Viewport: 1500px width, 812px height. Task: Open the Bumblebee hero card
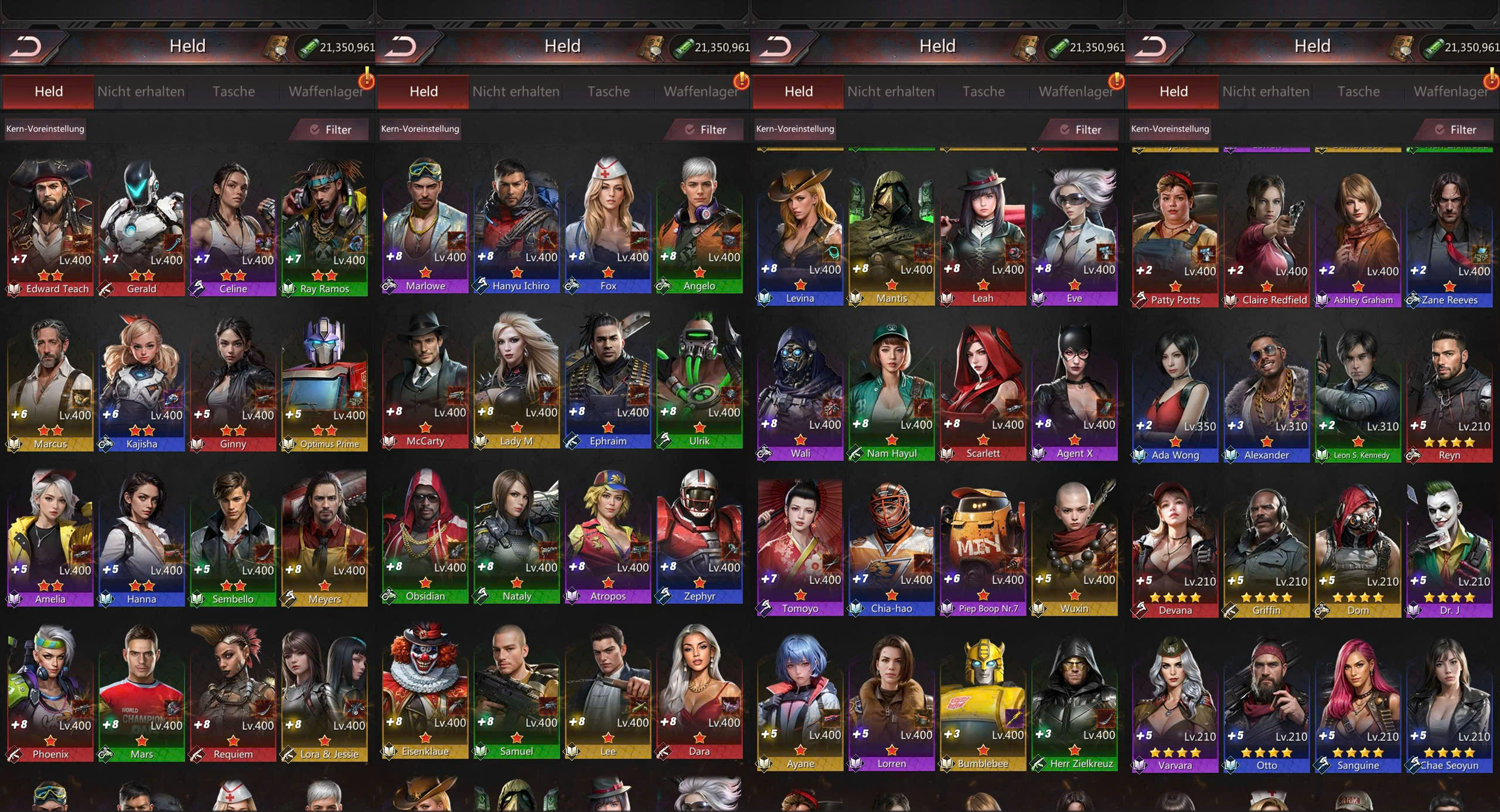point(983,703)
